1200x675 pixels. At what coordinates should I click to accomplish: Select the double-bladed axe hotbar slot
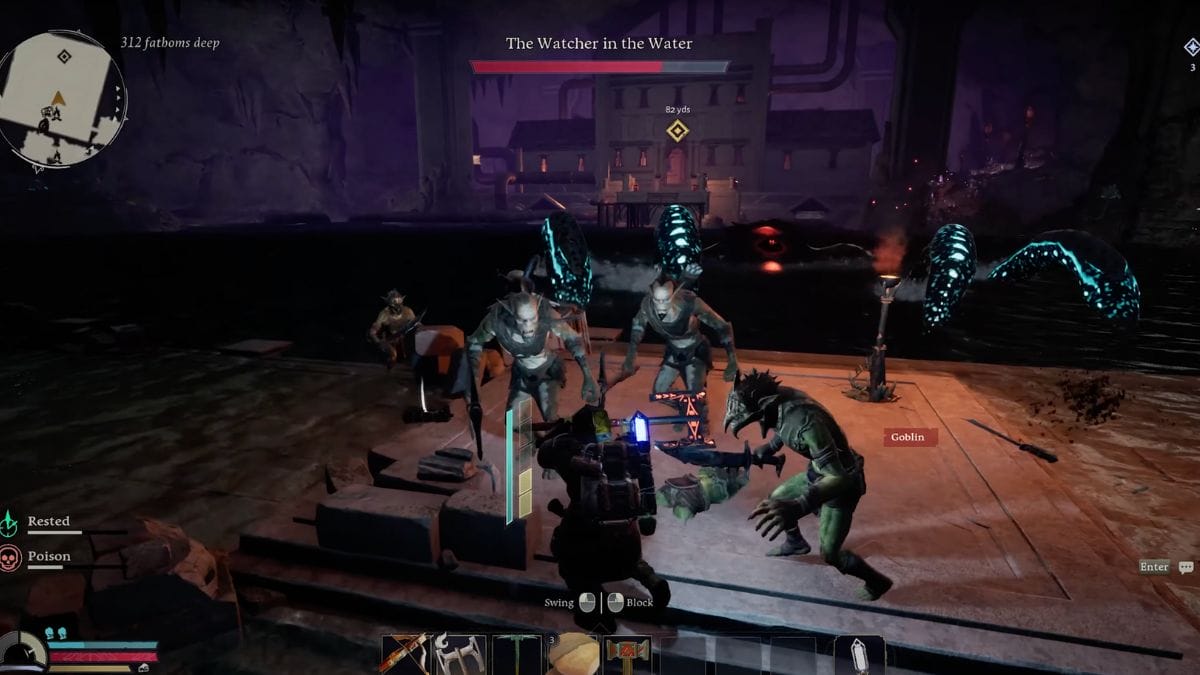pyautogui.click(x=461, y=655)
